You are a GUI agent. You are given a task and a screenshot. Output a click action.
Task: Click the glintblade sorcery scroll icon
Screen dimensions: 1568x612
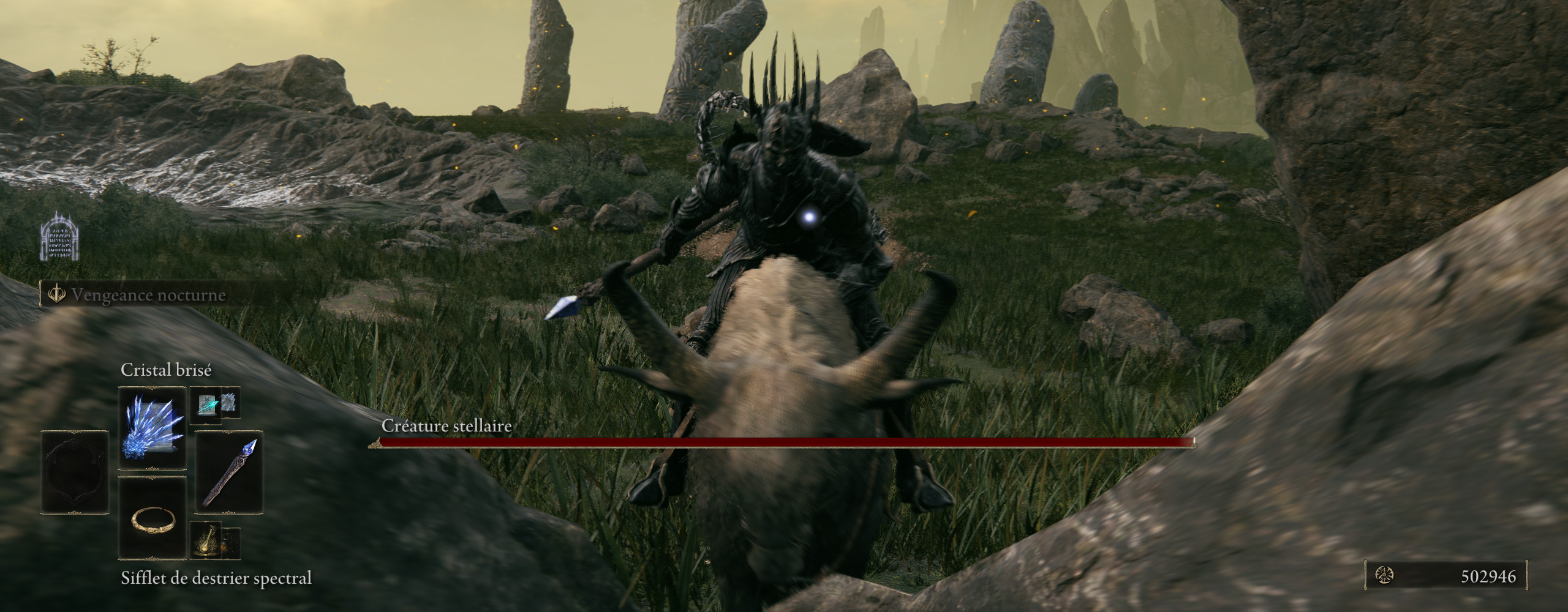click(x=206, y=404)
